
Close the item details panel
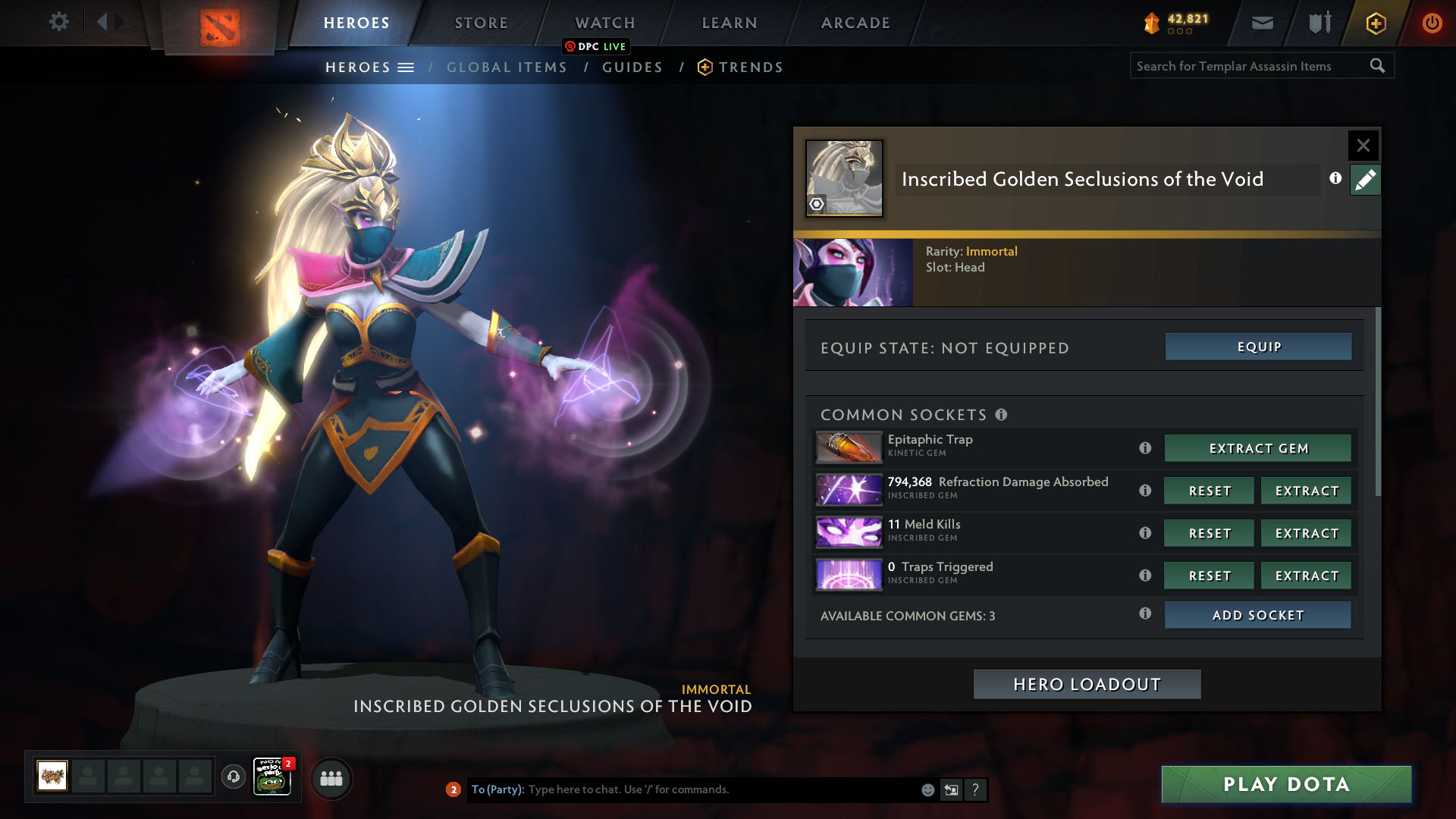(x=1363, y=145)
